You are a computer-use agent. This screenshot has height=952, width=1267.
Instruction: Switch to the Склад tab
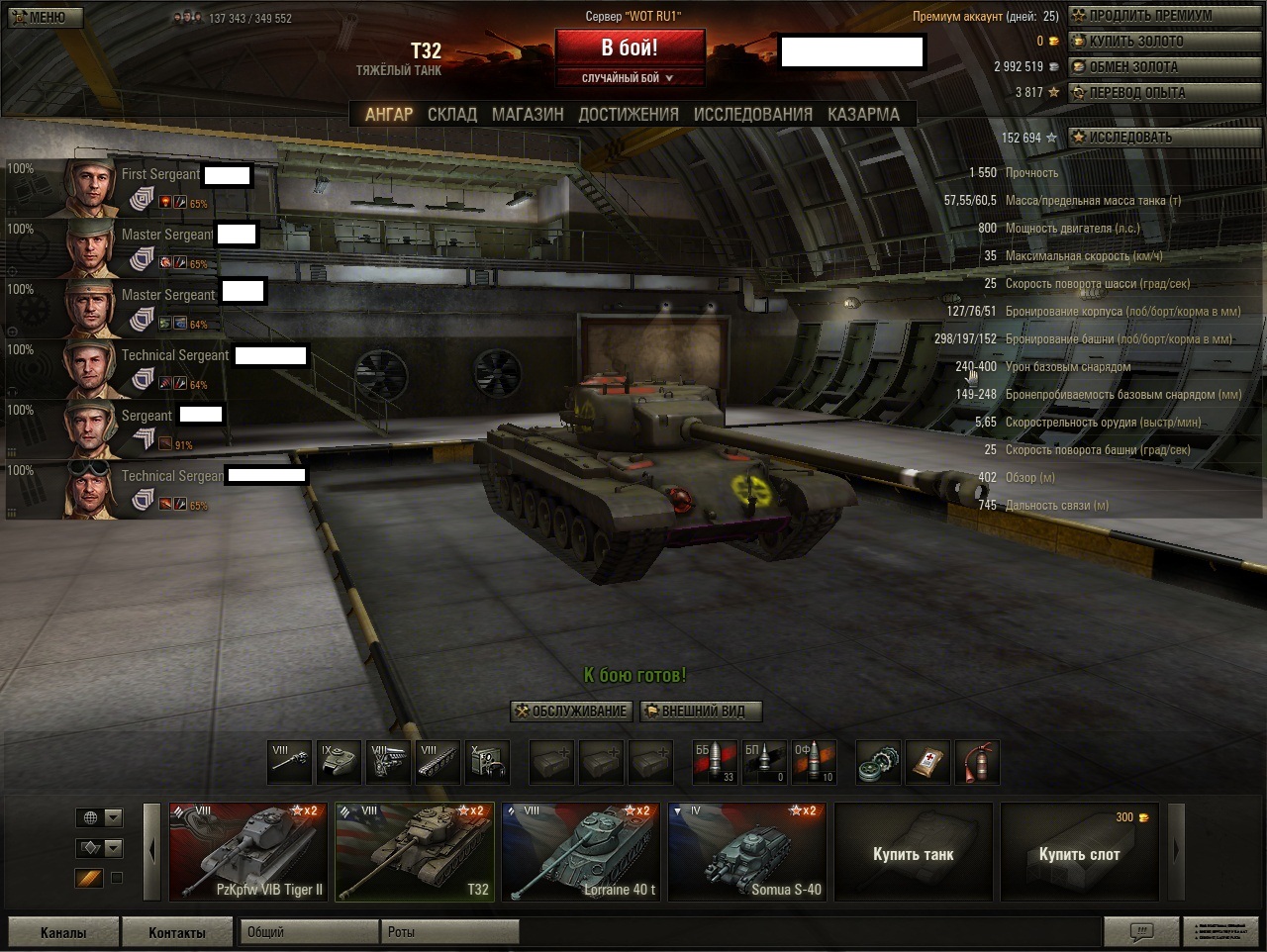tap(452, 115)
